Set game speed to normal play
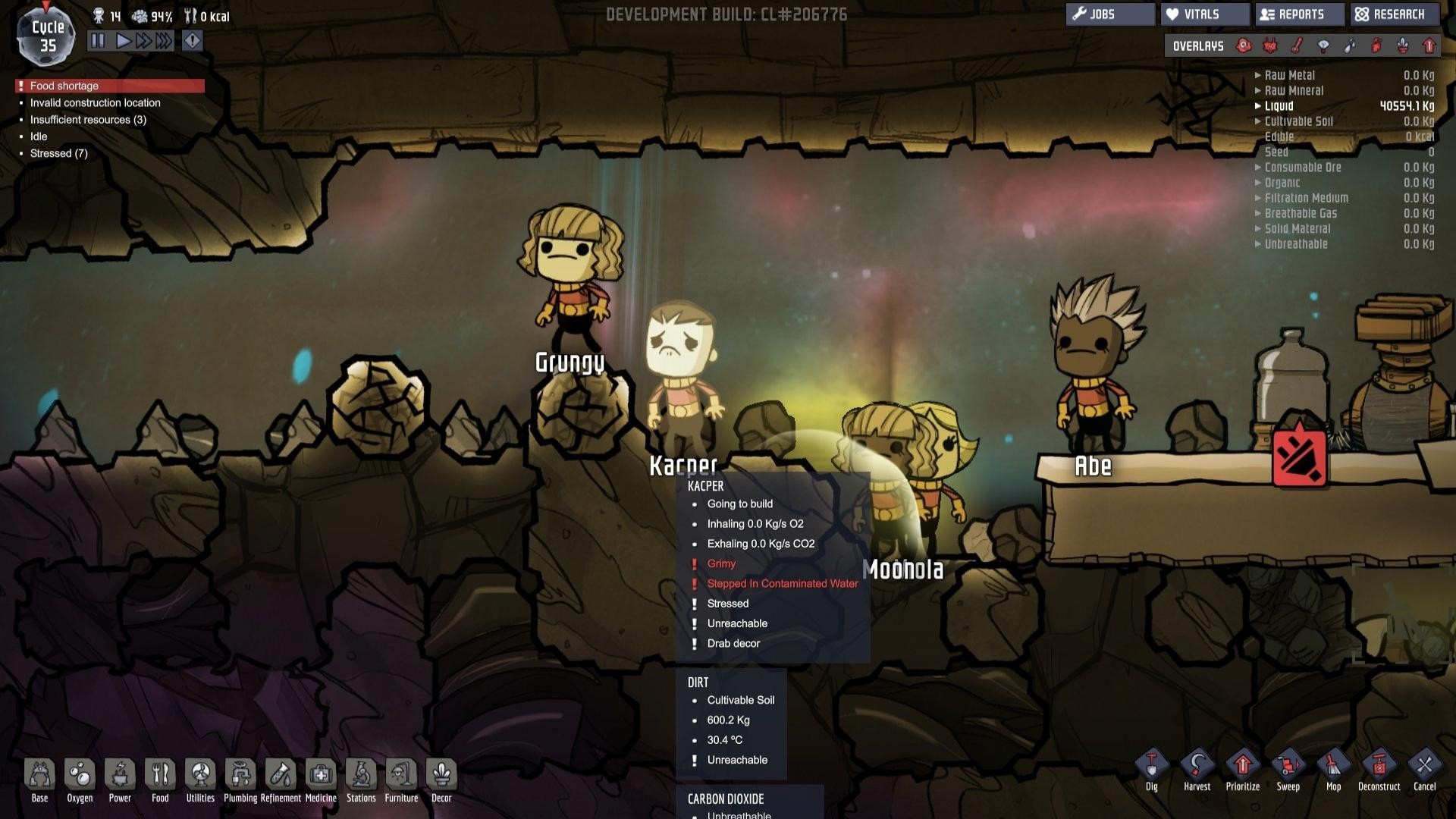1456x819 pixels. pyautogui.click(x=123, y=41)
